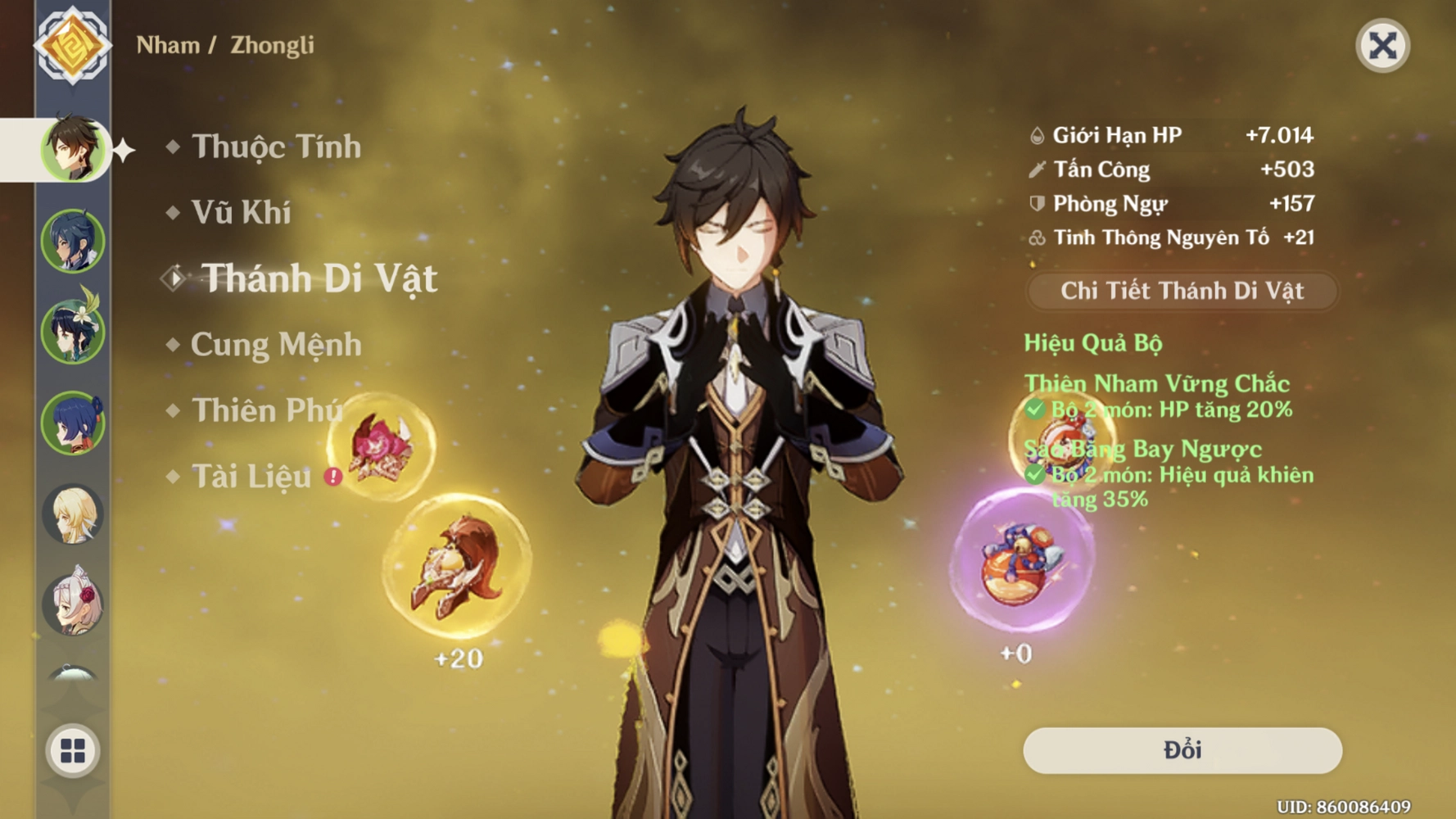The height and width of the screenshot is (819, 1456).
Task: Click the shield icon beside Phòng Ngự
Action: tap(1036, 203)
